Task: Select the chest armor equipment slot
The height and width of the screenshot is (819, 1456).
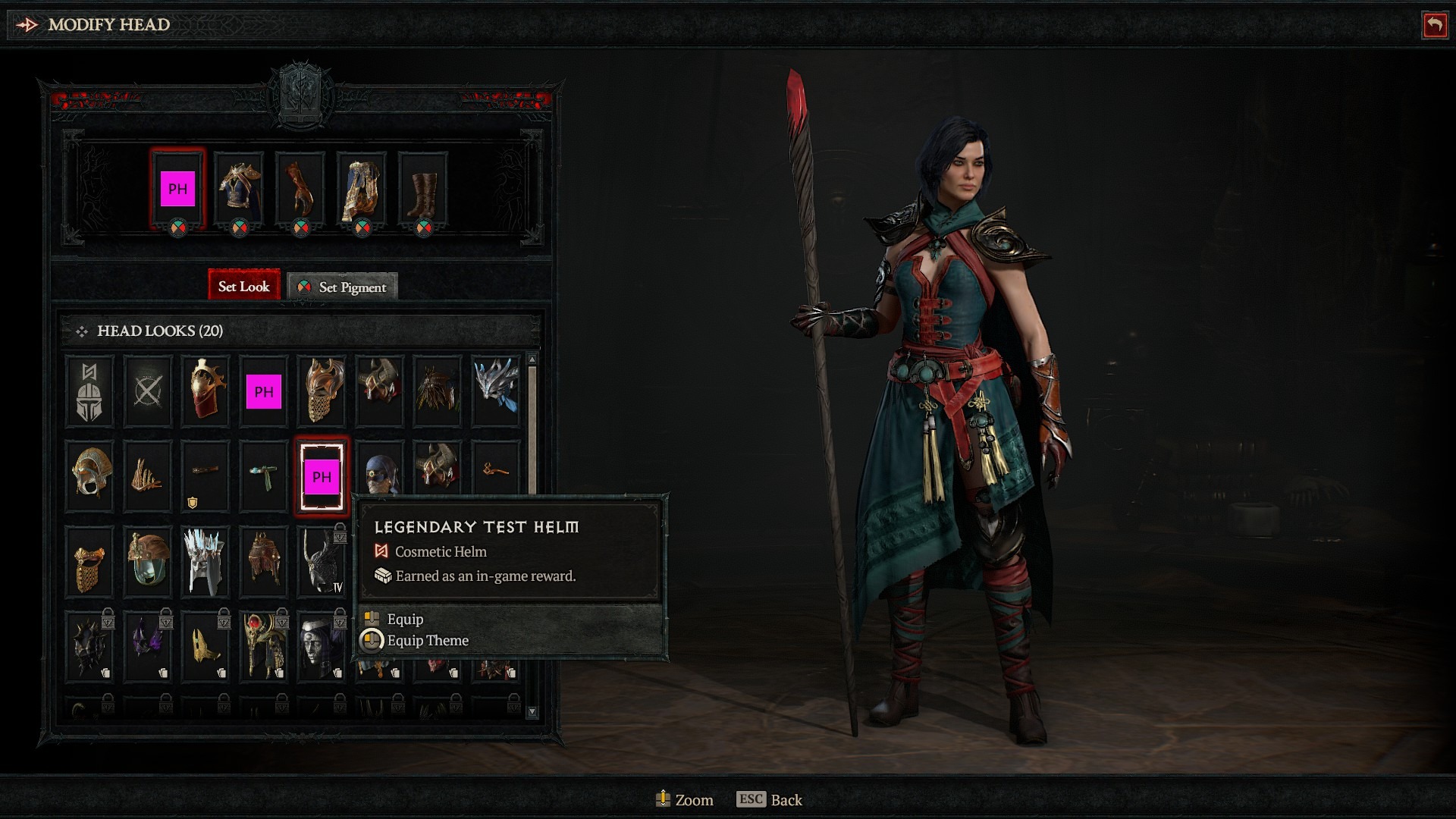Action: pyautogui.click(x=239, y=189)
